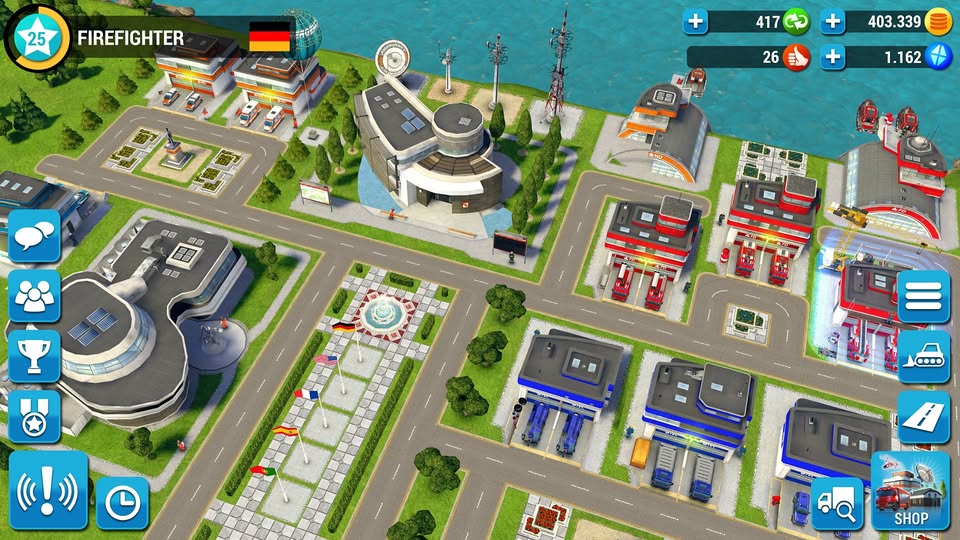Select the road building tool

tap(923, 417)
